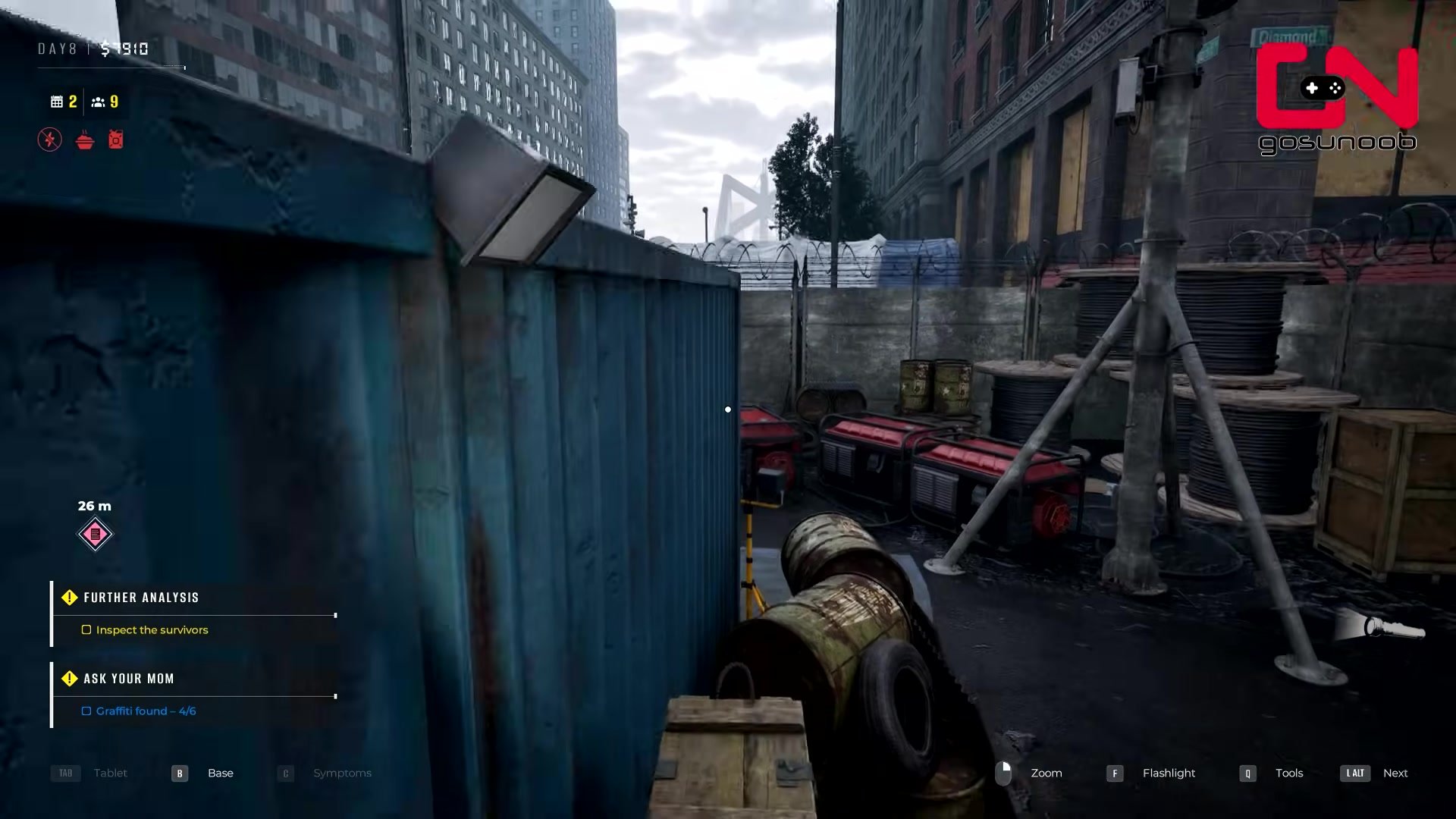Collapse the Ask Your Mom quest entry

point(128,679)
